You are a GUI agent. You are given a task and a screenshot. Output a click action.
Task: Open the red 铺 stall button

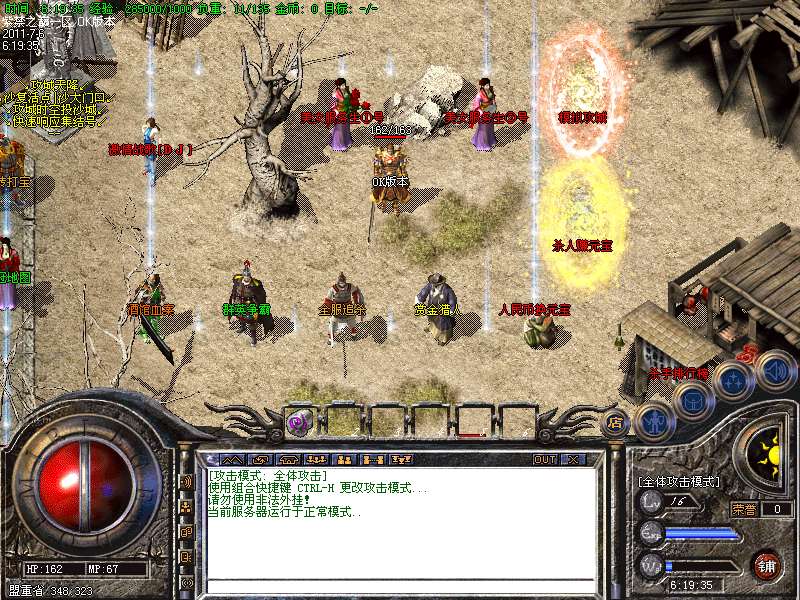(x=767, y=565)
